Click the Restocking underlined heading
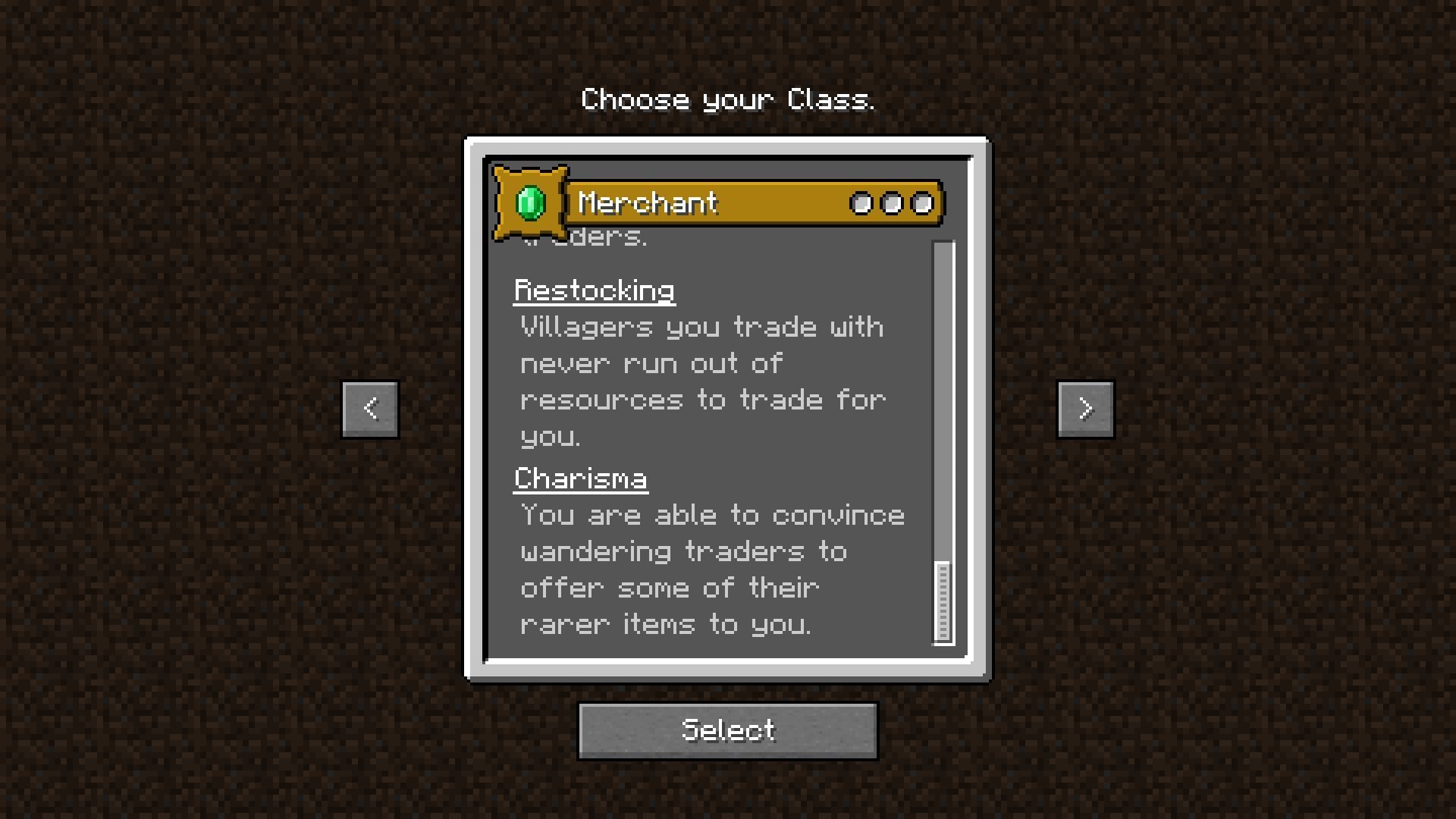 click(x=595, y=289)
